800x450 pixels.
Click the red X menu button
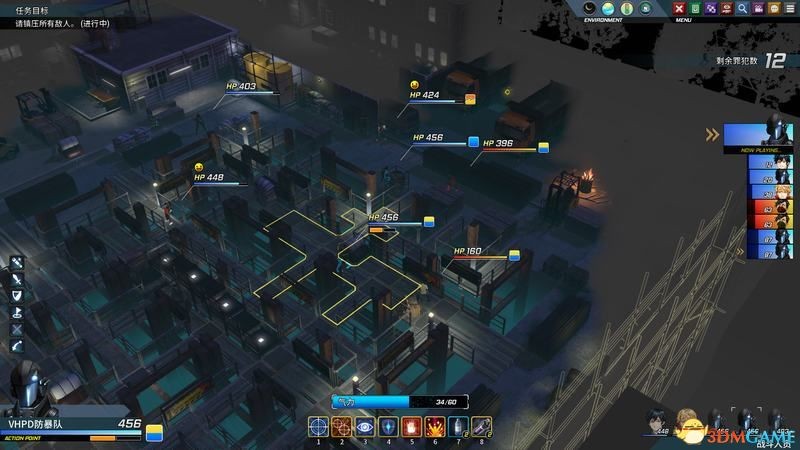click(680, 9)
